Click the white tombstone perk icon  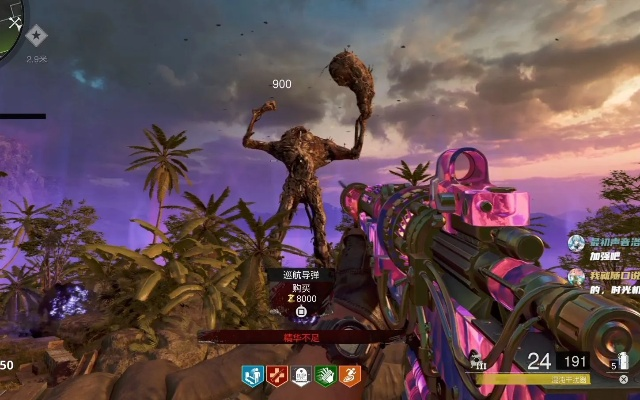pos(301,376)
